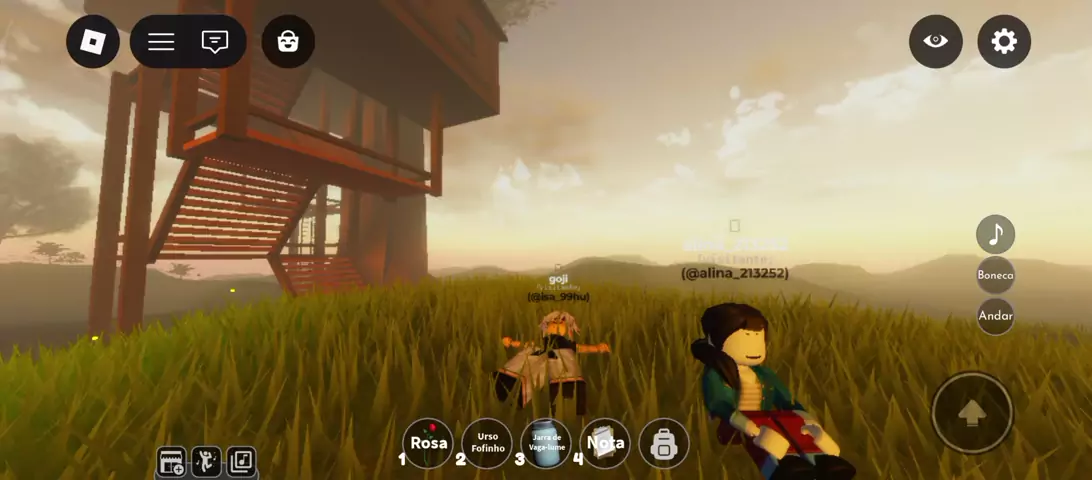Equip the Jarra de Vaga-lume item
1092x480 pixels.
pyautogui.click(x=546, y=443)
